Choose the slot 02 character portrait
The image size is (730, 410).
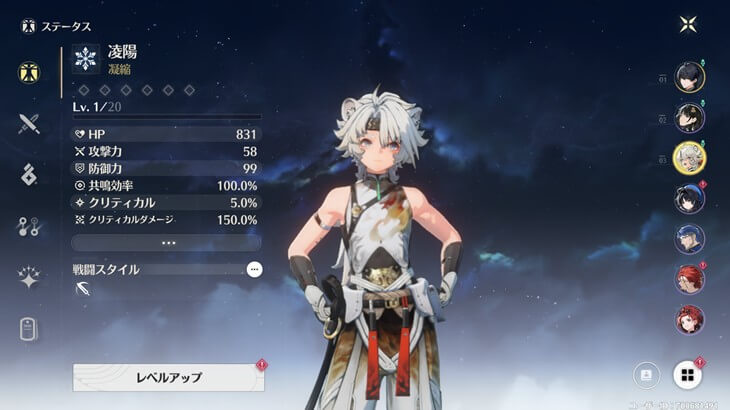tap(689, 118)
